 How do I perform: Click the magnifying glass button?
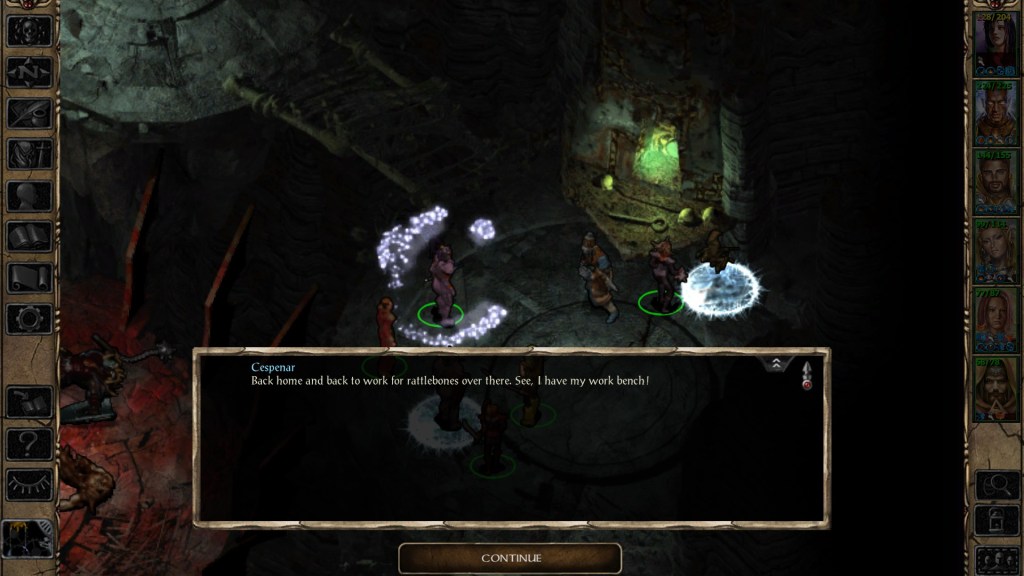(995, 485)
